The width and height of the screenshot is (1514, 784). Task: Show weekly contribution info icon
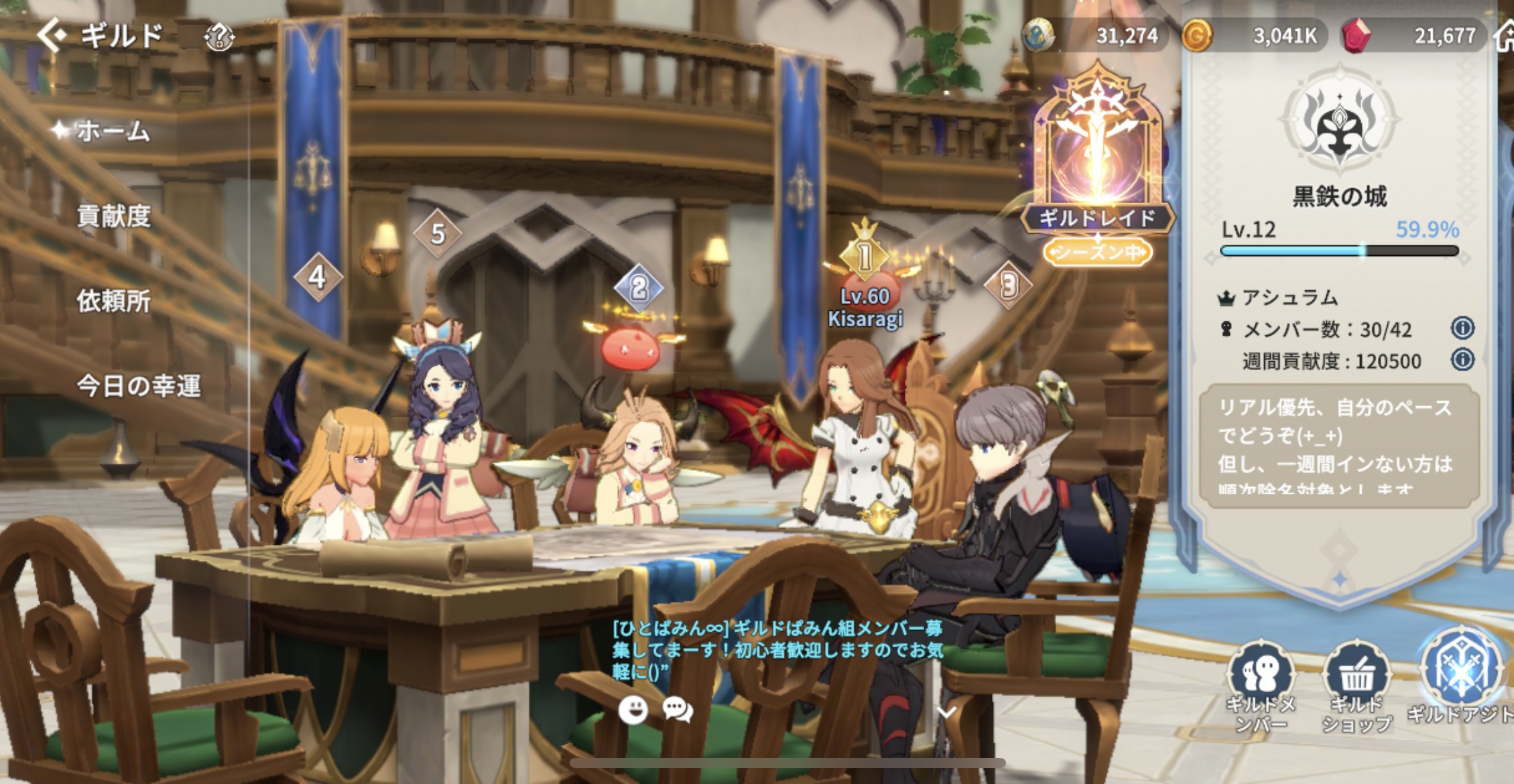coord(1462,361)
